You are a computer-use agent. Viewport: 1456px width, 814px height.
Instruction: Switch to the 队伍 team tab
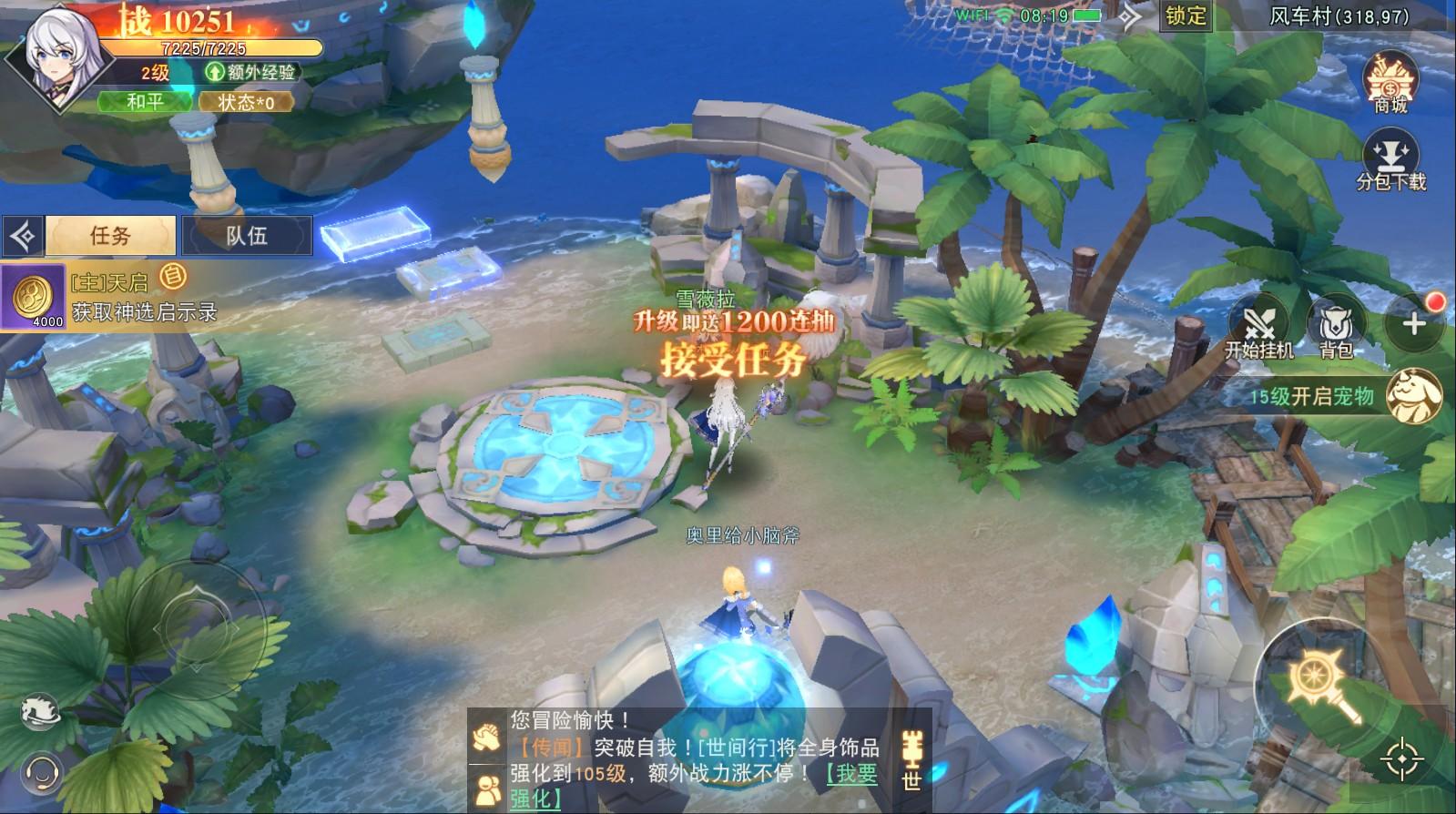pyautogui.click(x=248, y=235)
